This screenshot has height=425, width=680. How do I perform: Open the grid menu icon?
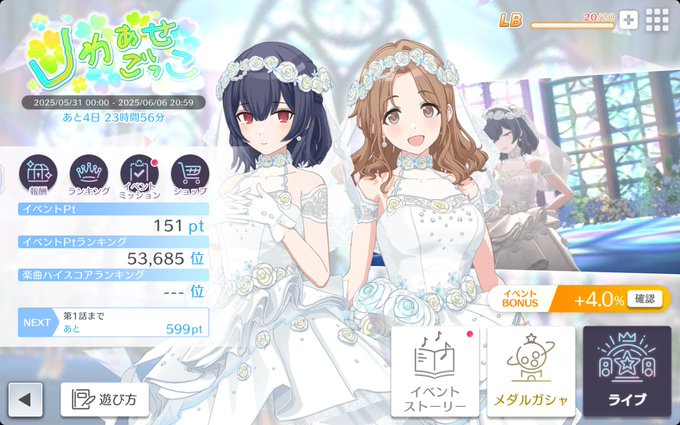(x=657, y=20)
